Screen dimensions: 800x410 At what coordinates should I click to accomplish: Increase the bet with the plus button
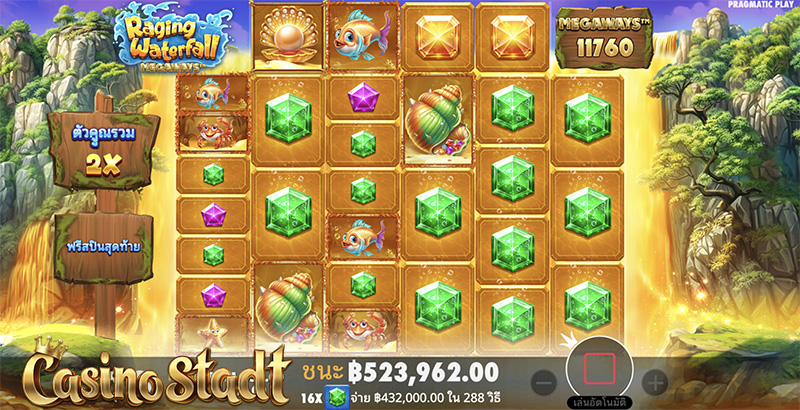coord(654,381)
